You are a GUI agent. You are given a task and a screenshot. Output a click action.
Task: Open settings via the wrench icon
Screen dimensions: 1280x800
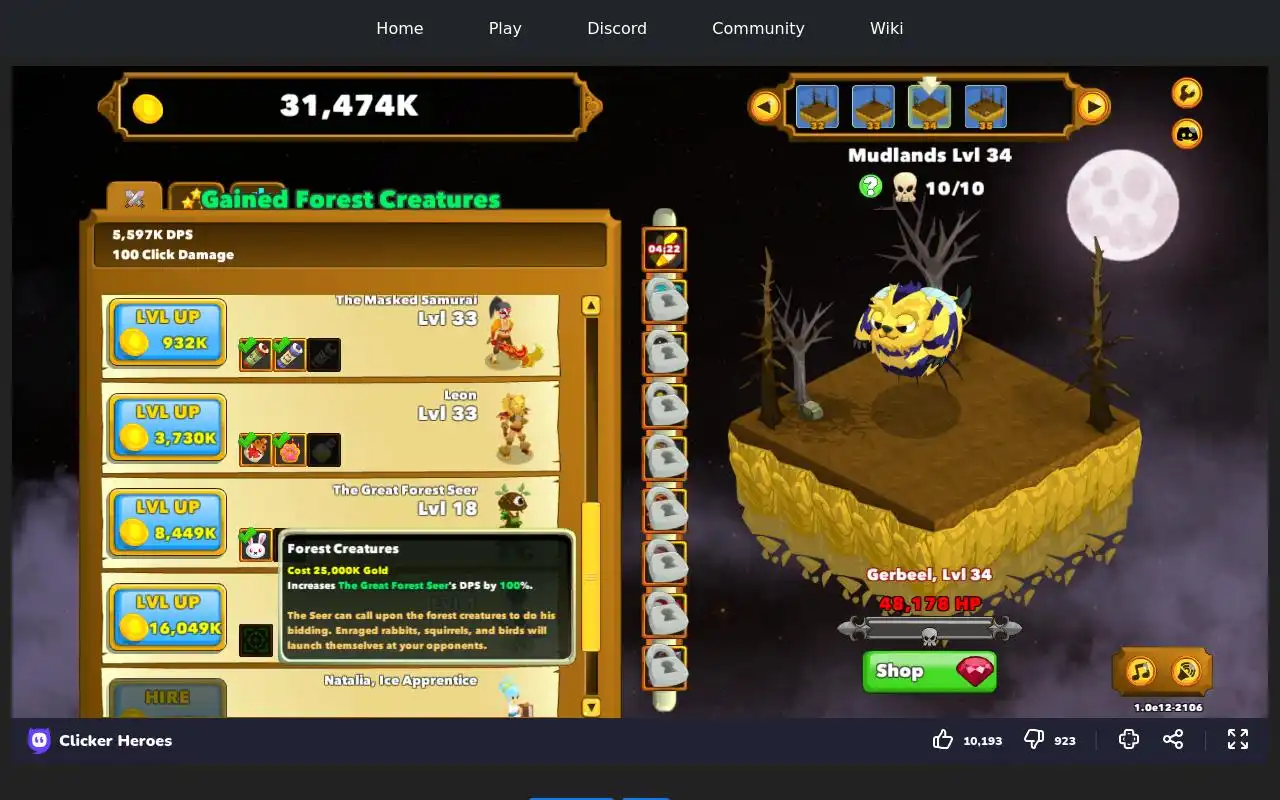[x=1187, y=93]
